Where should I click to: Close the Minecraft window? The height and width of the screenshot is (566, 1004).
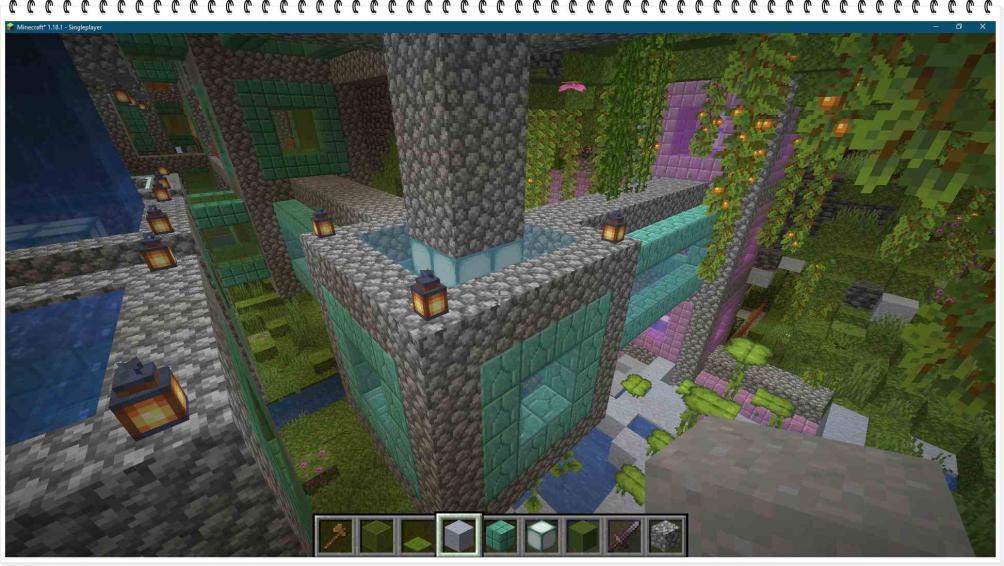[x=983, y=27]
